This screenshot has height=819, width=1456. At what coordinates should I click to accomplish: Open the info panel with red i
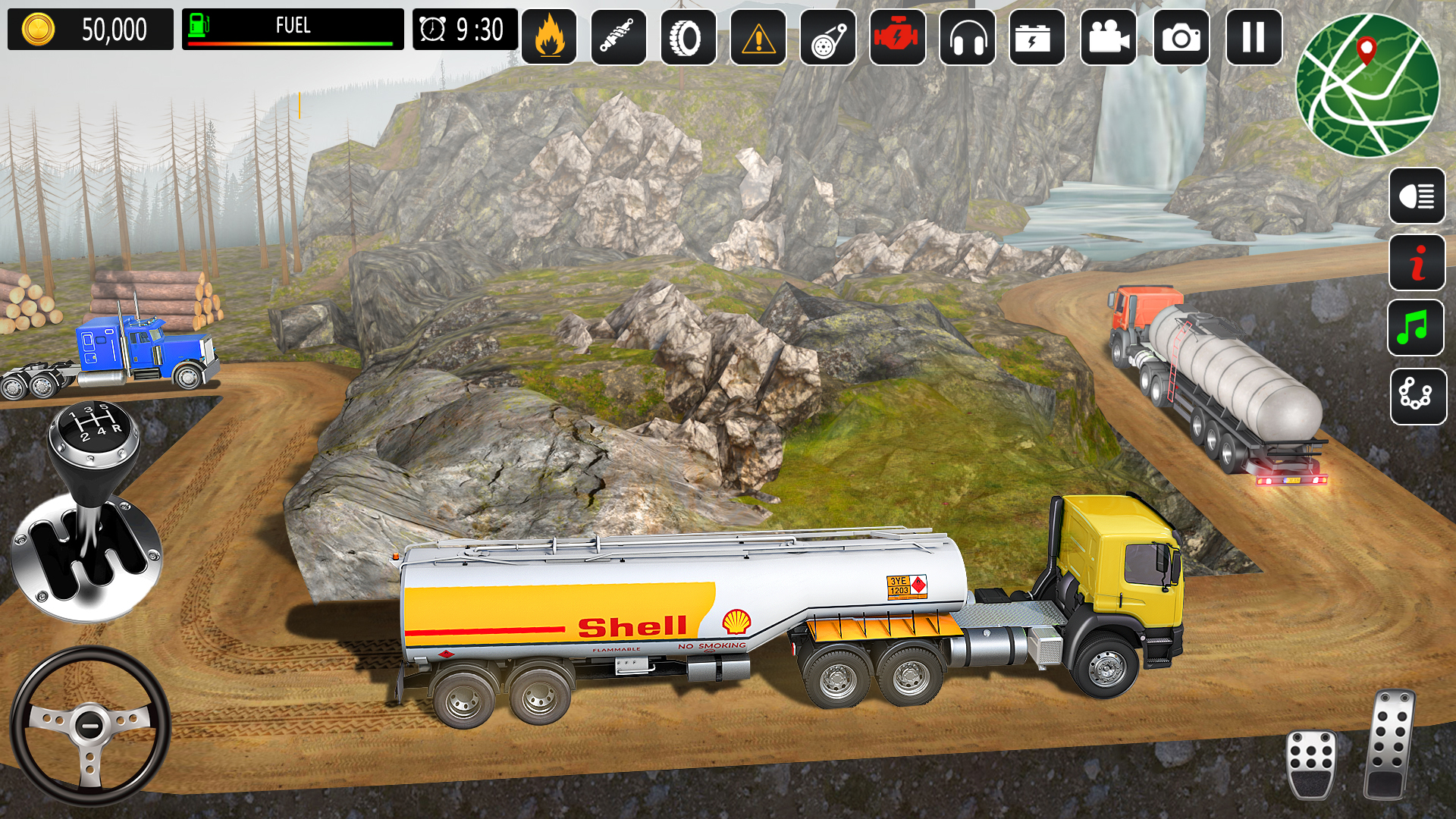[1417, 262]
